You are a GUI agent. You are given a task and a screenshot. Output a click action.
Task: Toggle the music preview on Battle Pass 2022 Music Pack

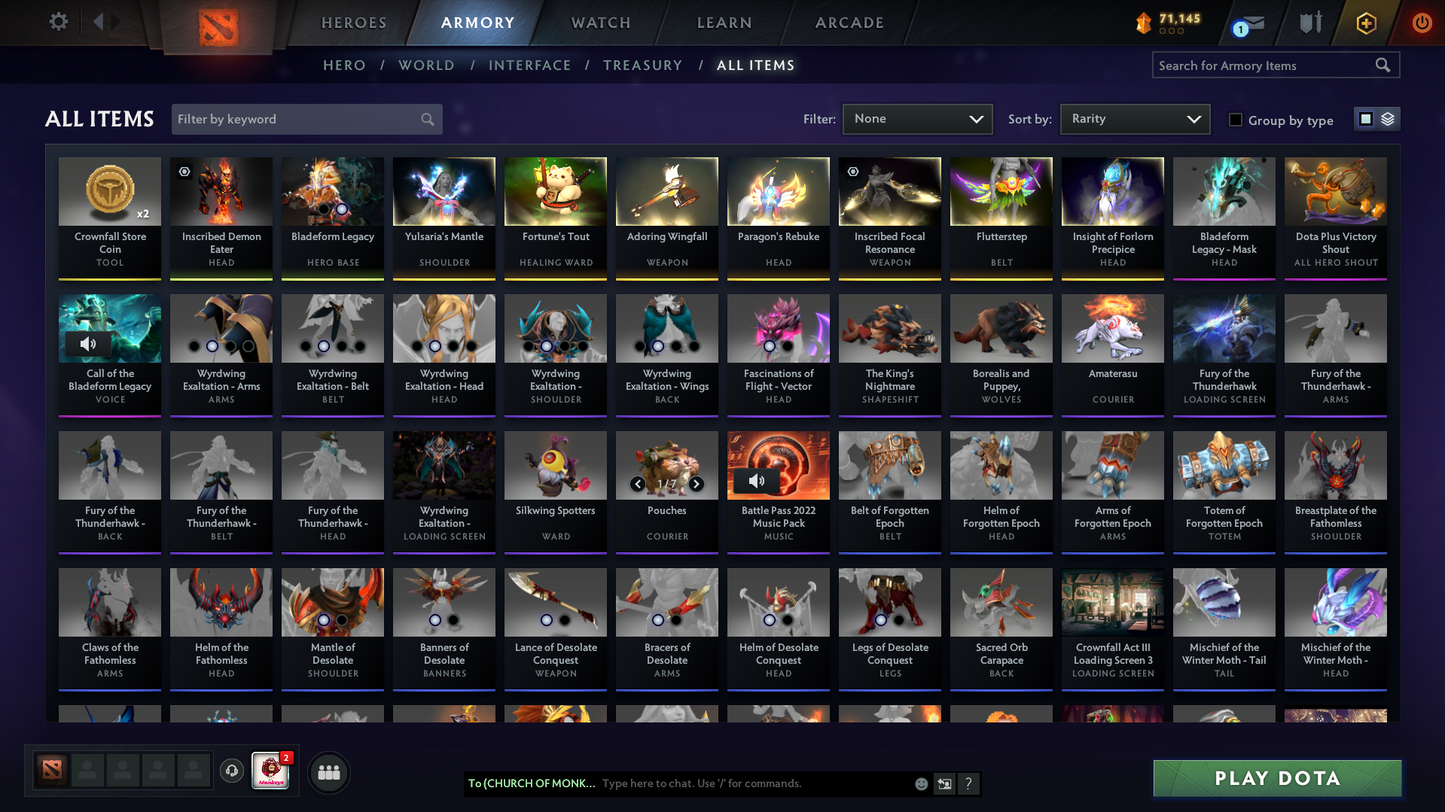(x=758, y=481)
